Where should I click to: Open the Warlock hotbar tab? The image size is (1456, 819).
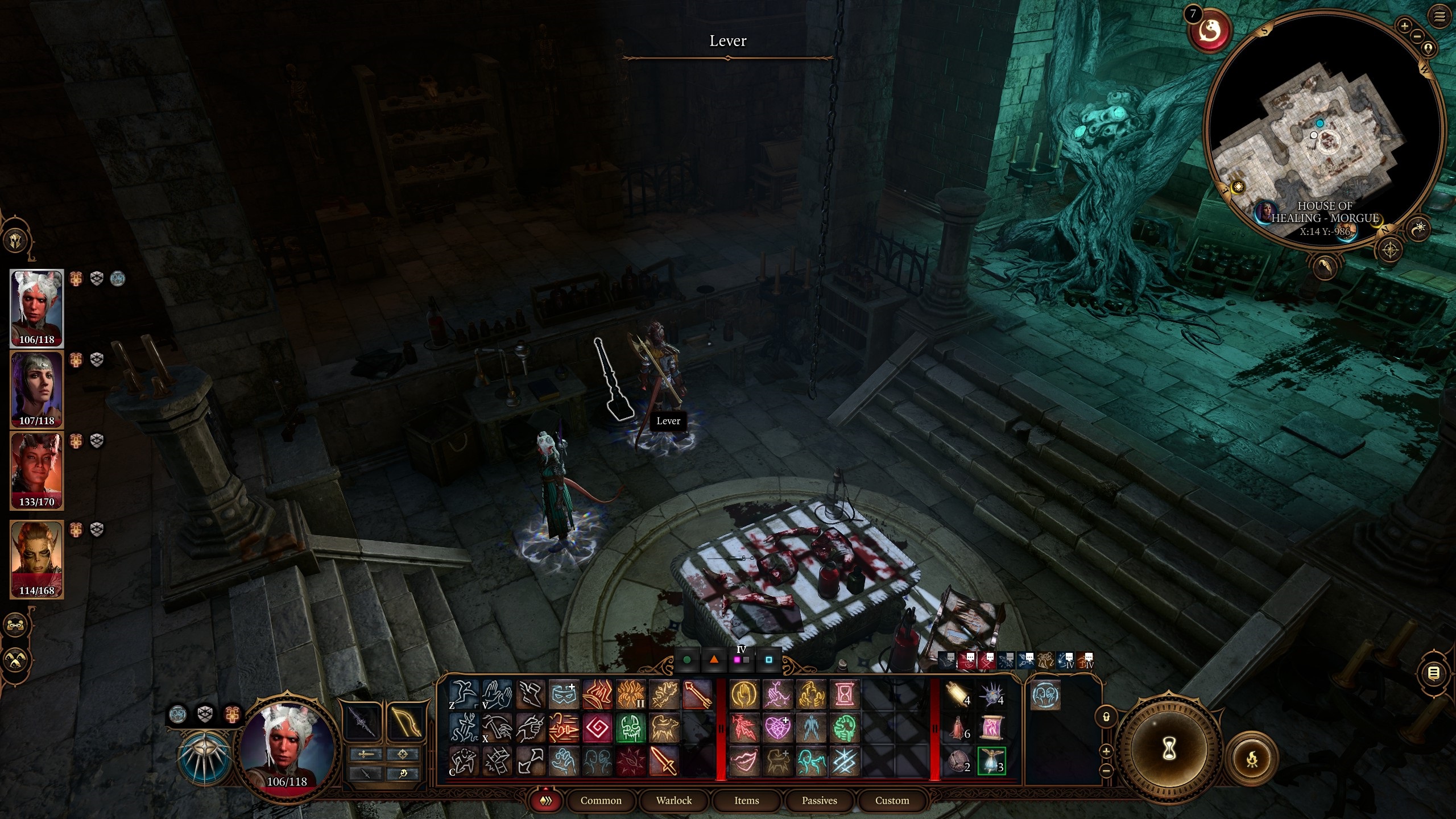(x=673, y=800)
